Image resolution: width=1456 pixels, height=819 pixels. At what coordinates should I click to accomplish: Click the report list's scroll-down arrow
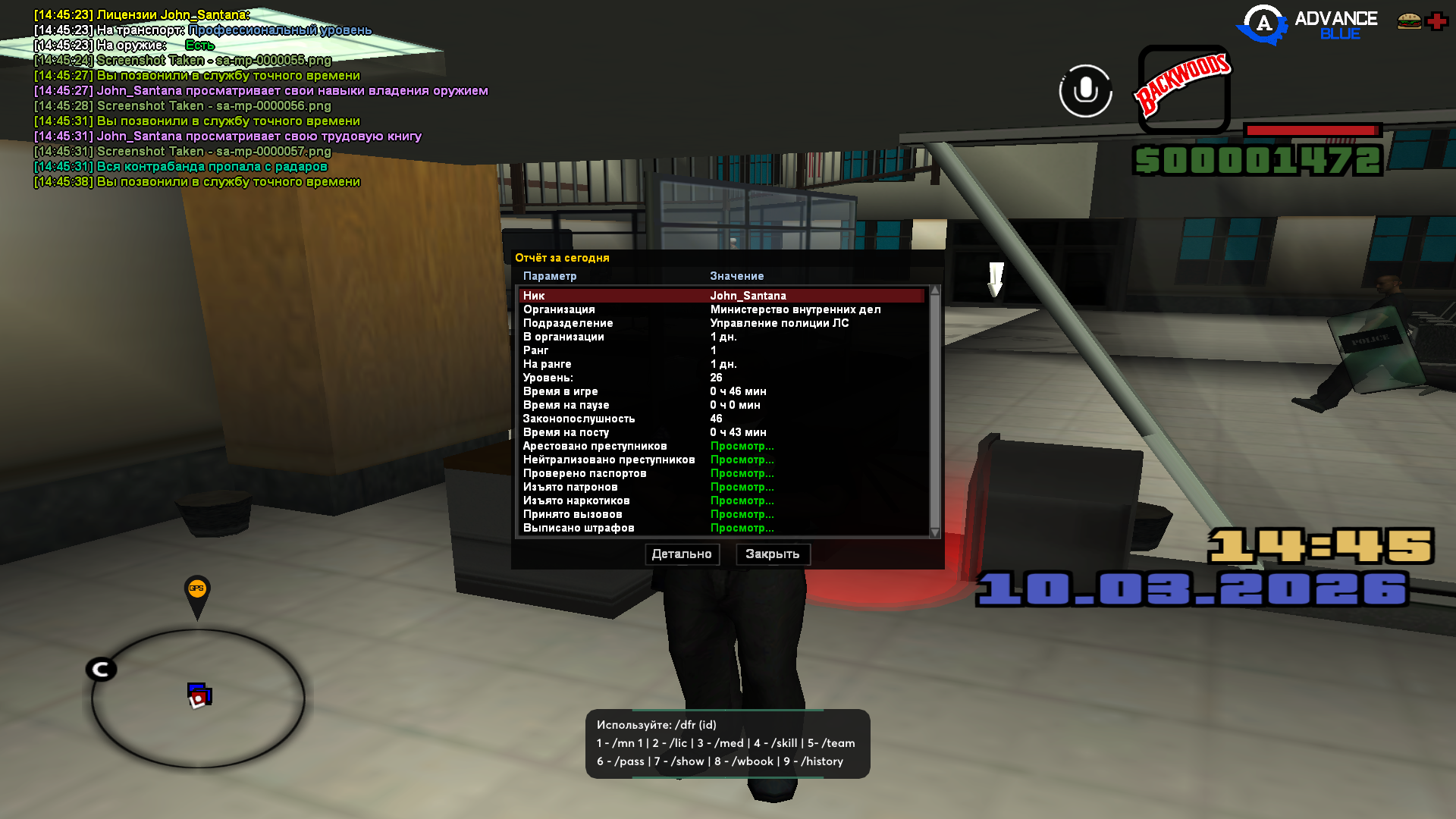(935, 532)
